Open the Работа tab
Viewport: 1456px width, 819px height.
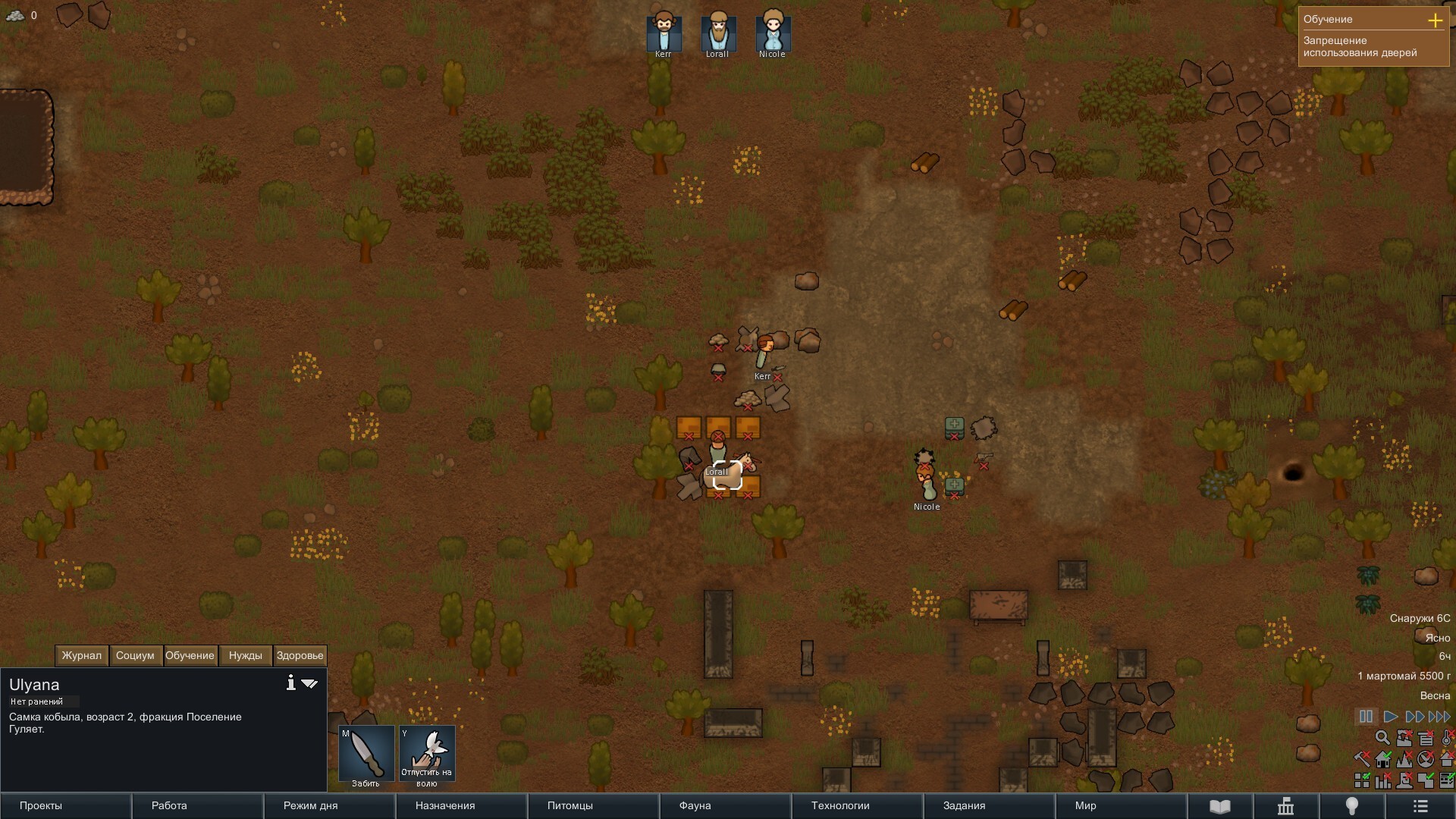click(x=197, y=806)
